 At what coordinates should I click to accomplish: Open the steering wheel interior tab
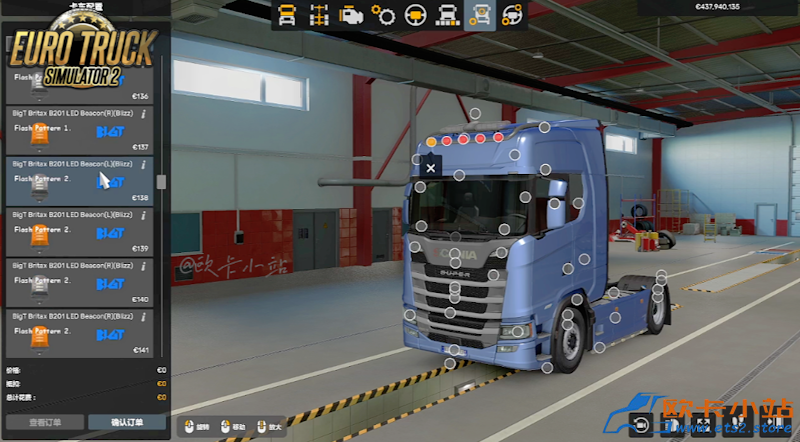415,15
